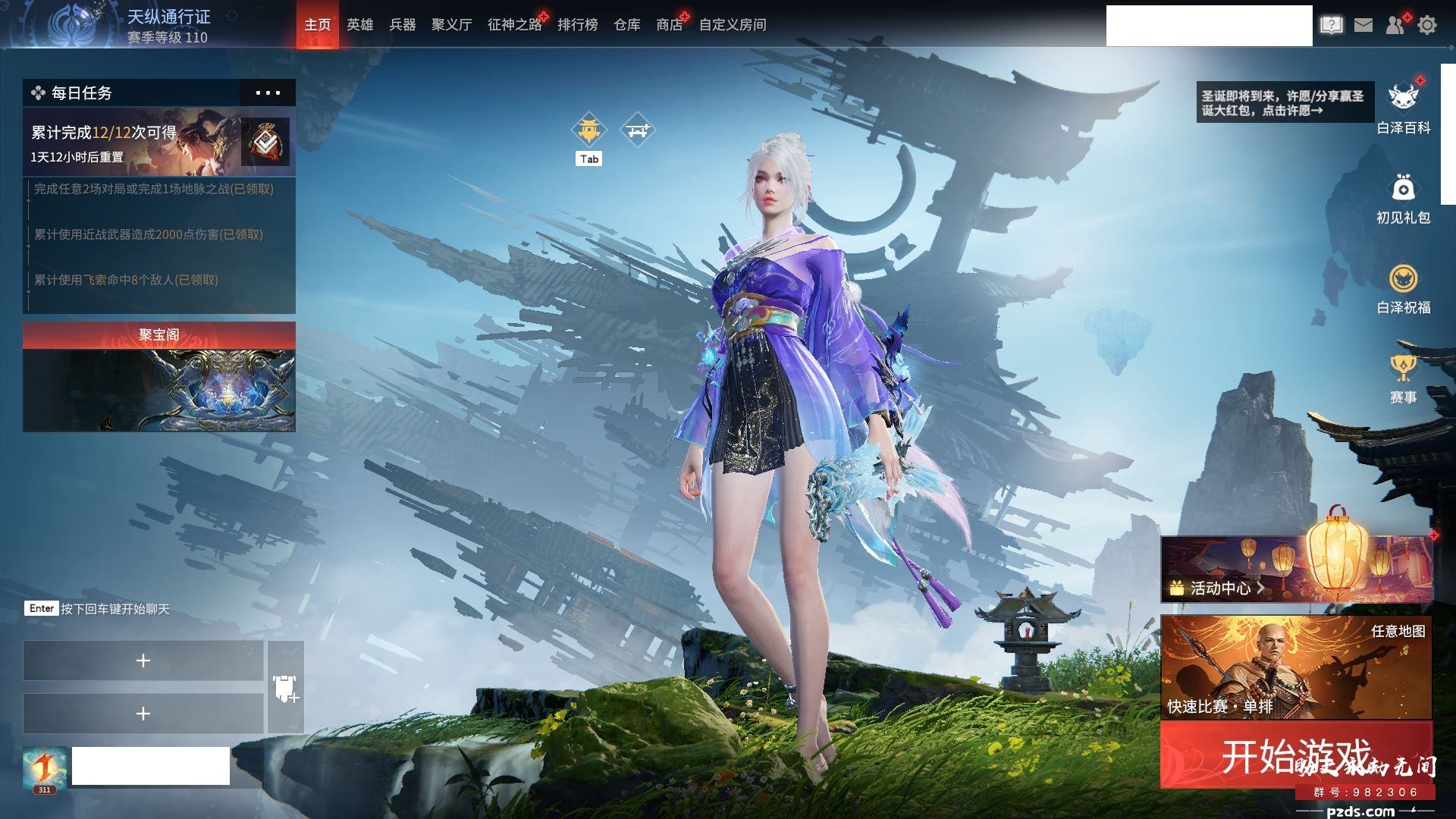Open the 征神之路 tab
The height and width of the screenshot is (819, 1456).
click(x=514, y=25)
